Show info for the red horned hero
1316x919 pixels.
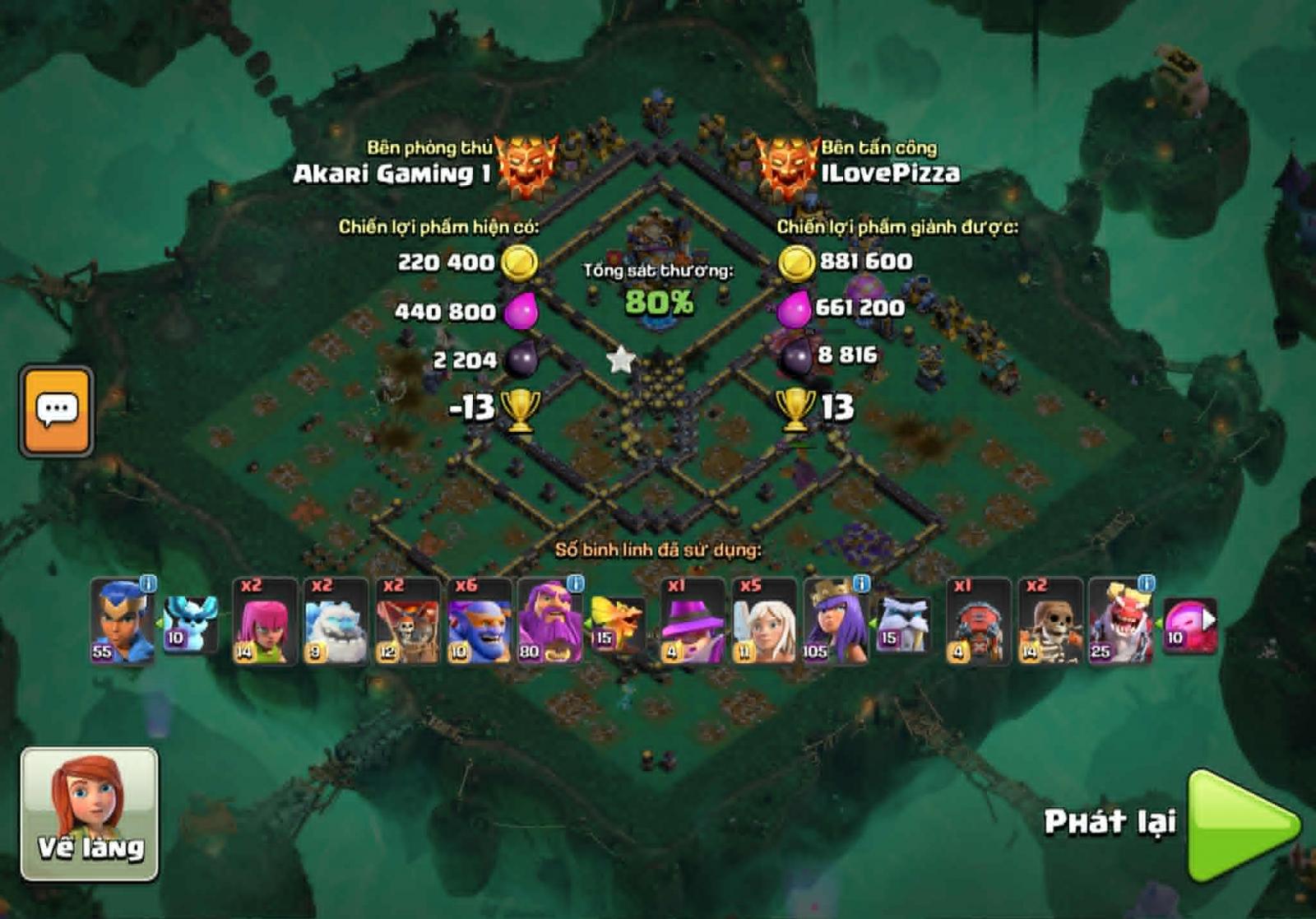[x=1147, y=584]
